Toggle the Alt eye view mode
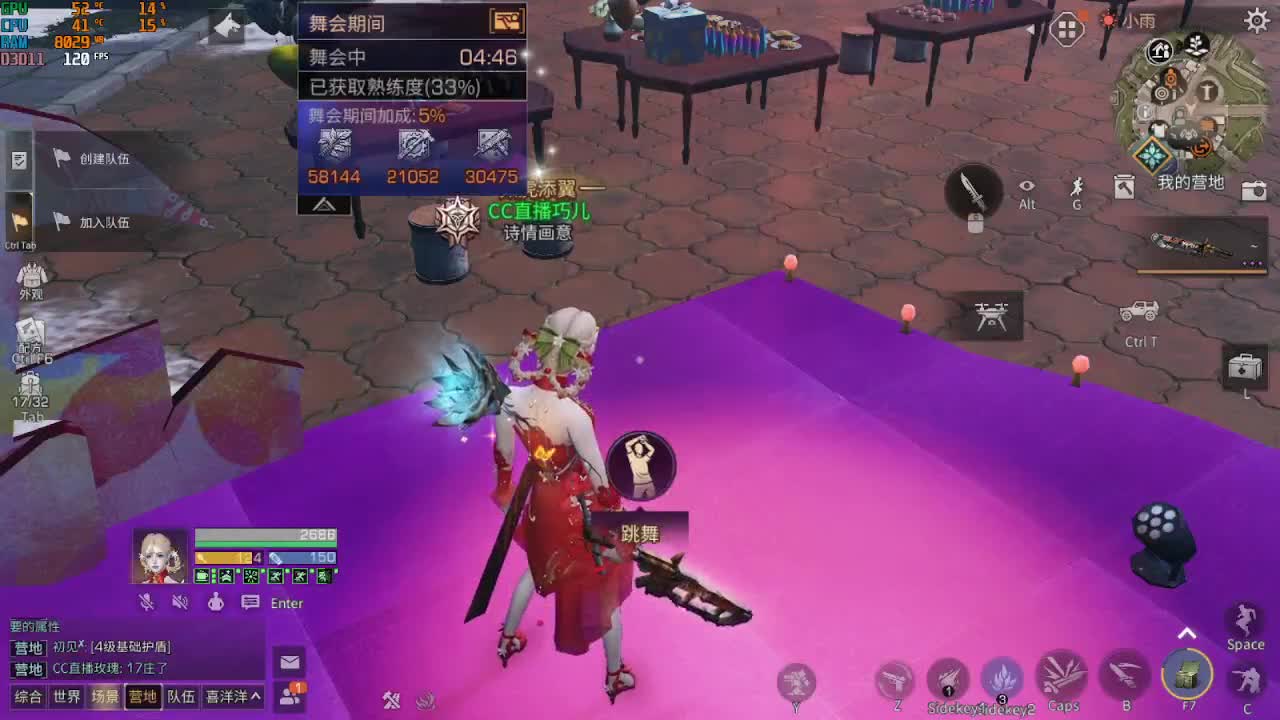The width and height of the screenshot is (1280, 720). pos(1025,186)
